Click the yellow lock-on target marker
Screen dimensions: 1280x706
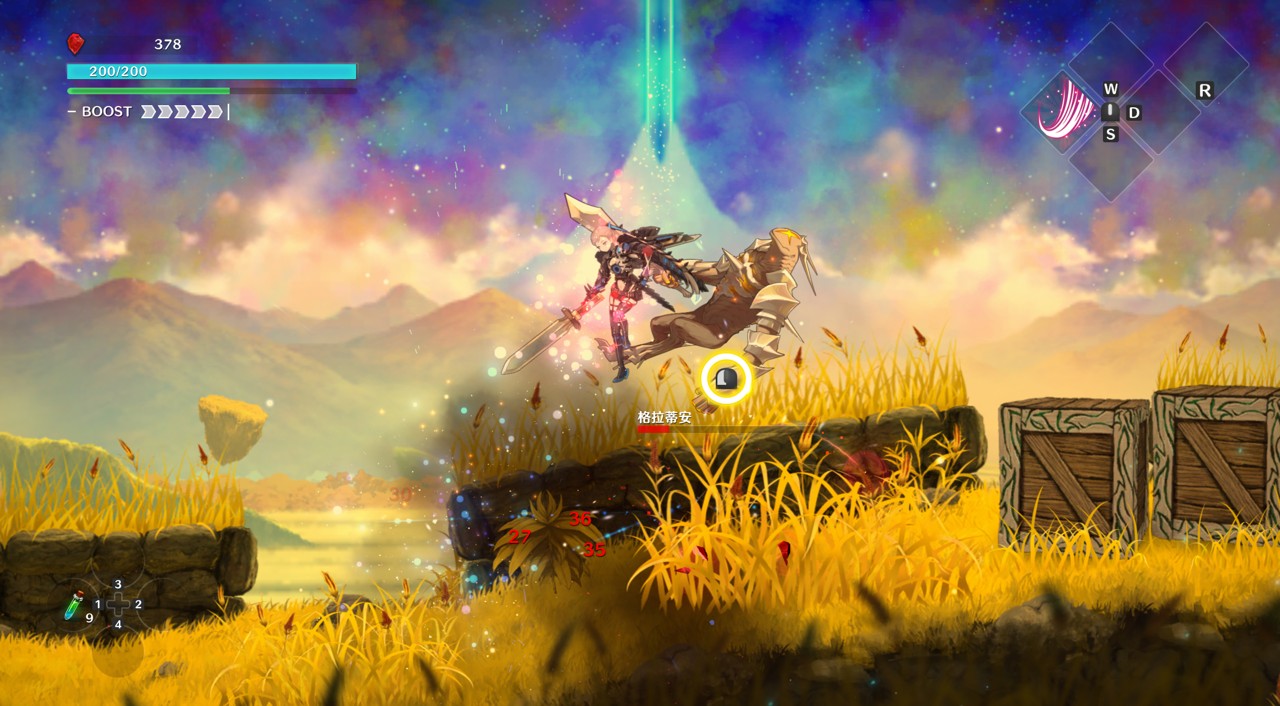(726, 379)
